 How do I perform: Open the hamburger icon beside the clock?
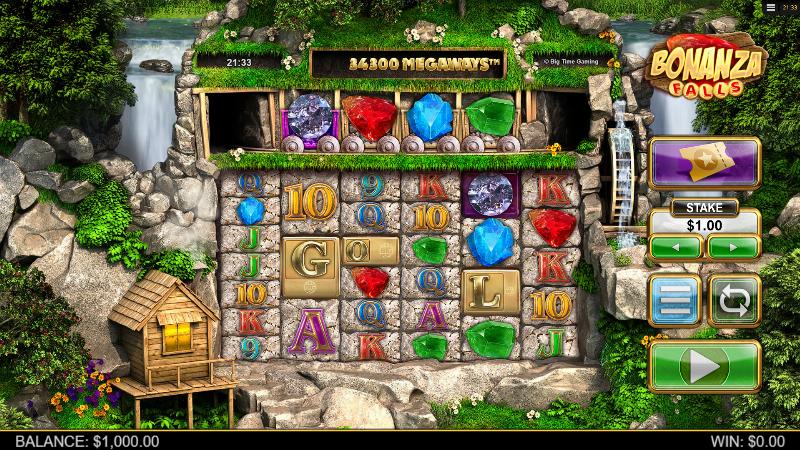coord(770,7)
